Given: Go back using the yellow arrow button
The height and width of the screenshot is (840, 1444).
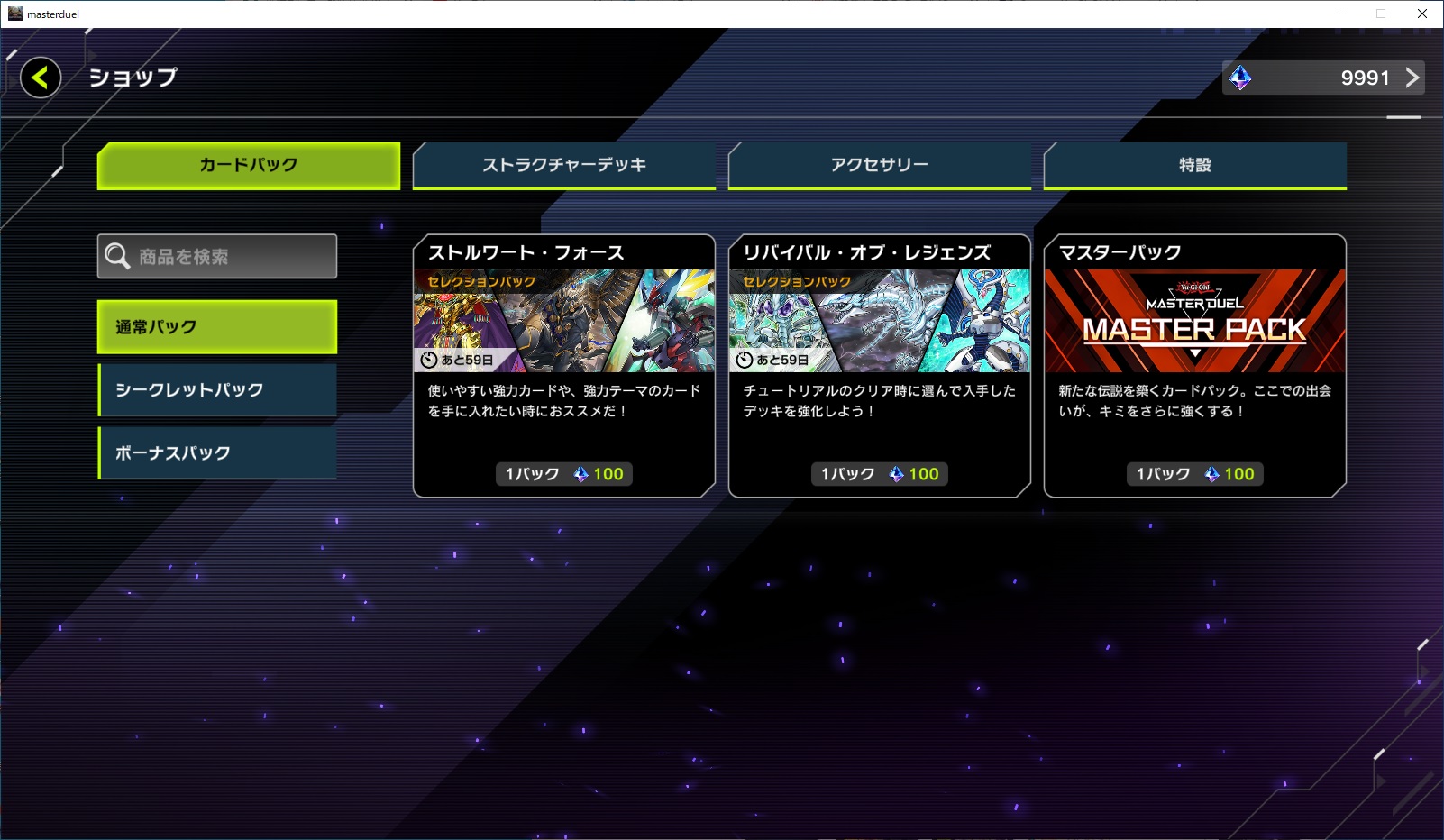Looking at the screenshot, I should [41, 78].
